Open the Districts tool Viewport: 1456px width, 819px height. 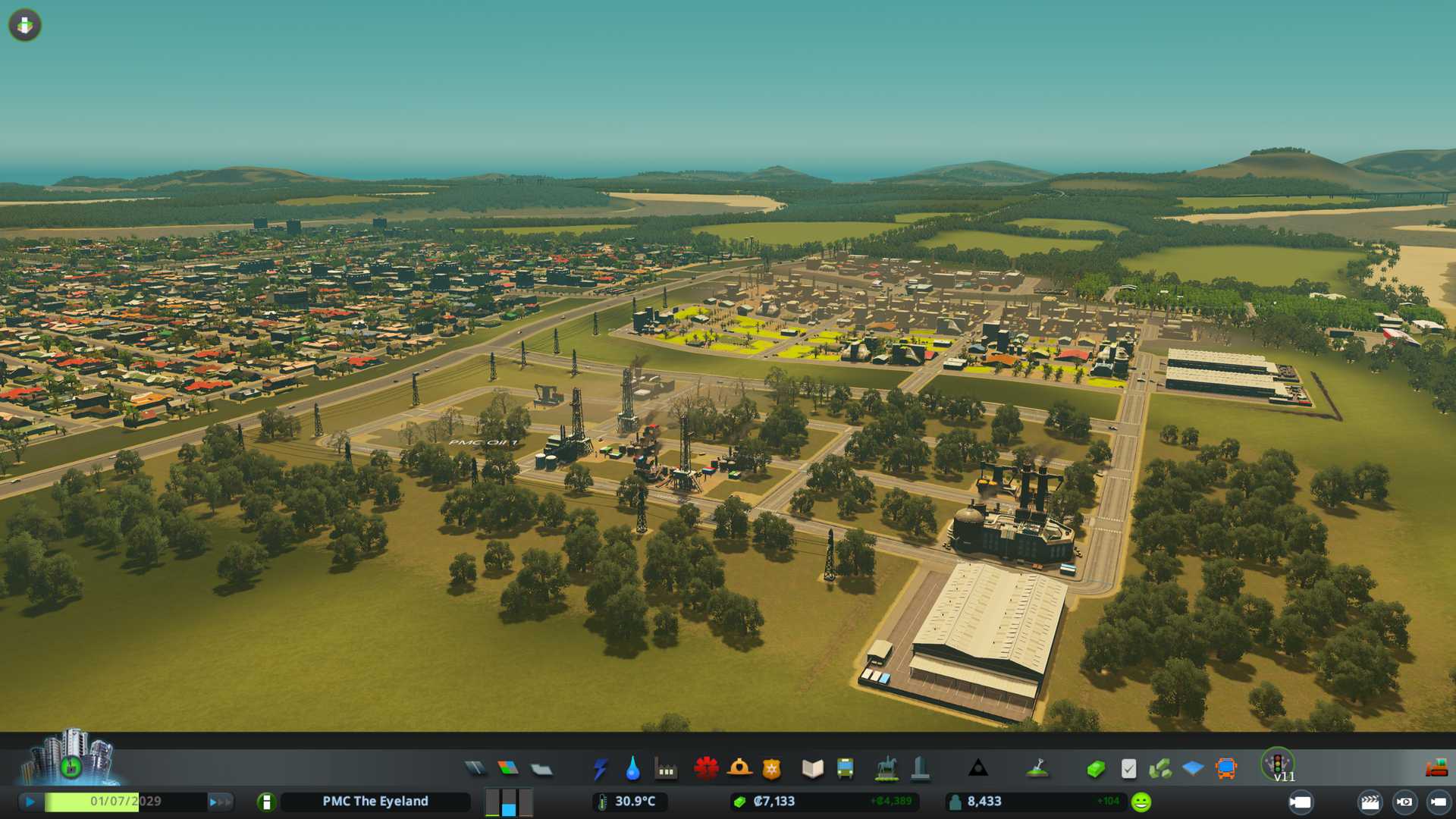(541, 770)
